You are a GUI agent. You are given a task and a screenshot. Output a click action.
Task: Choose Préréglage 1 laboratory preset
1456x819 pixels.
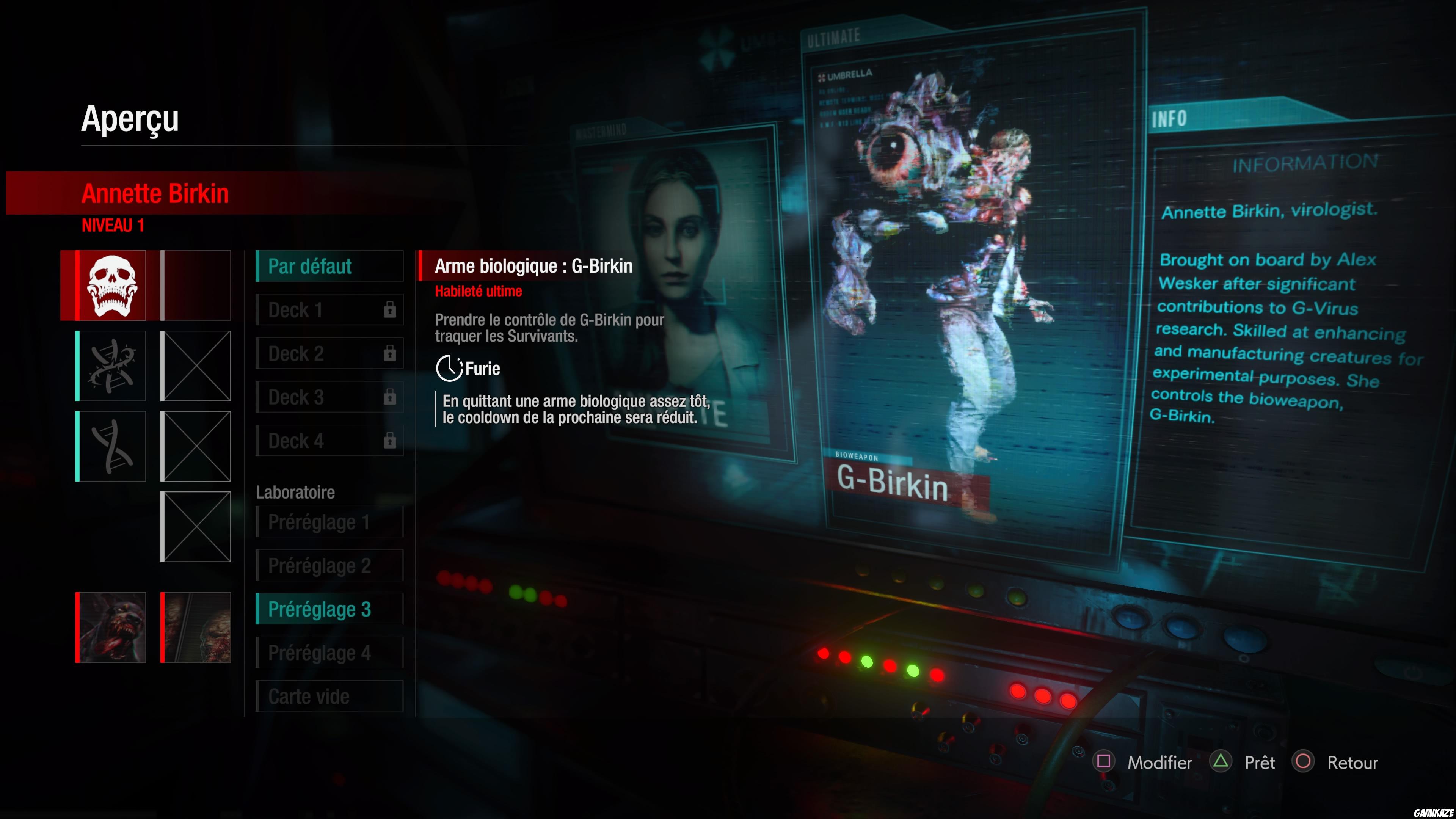tap(329, 522)
